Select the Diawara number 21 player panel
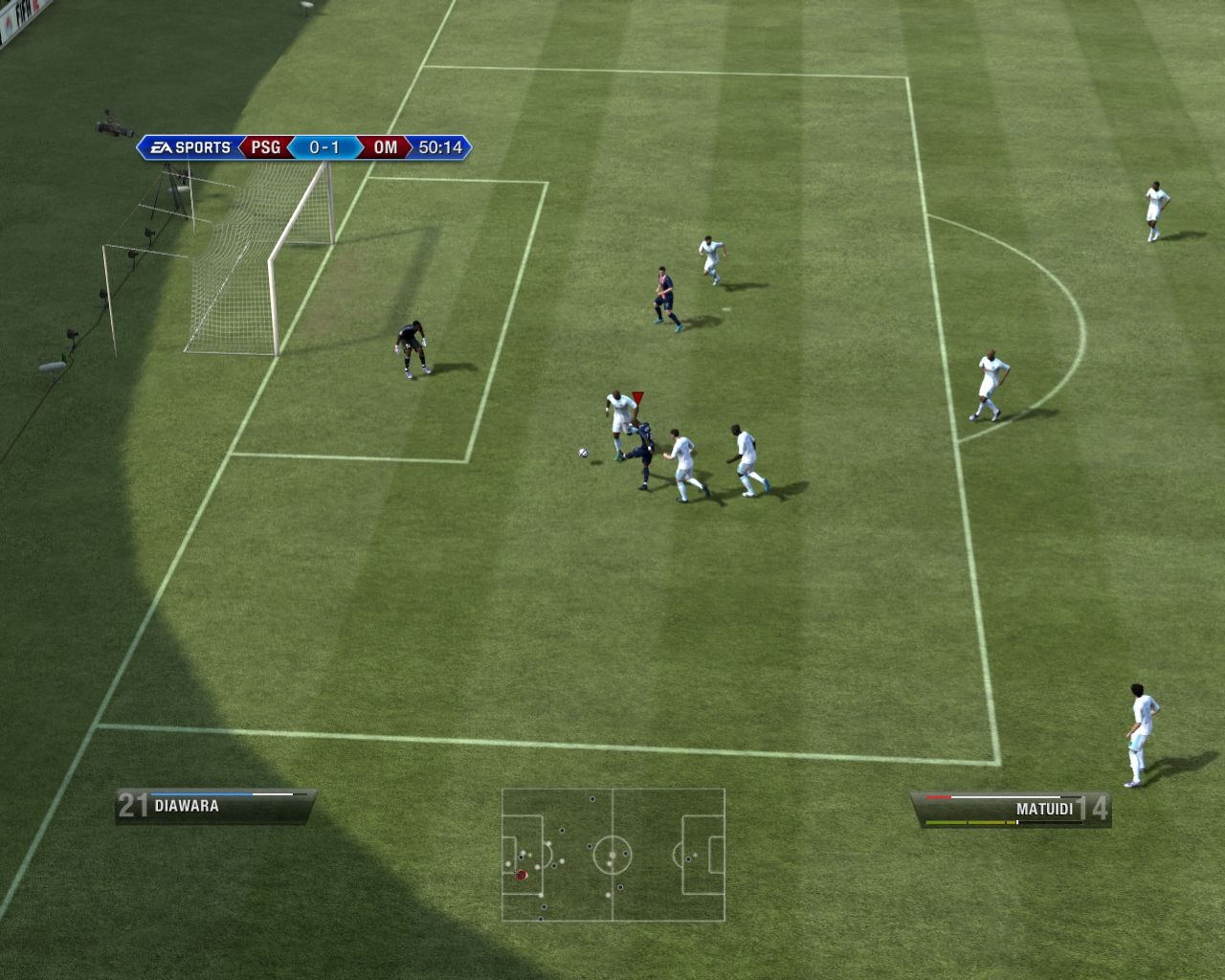The image size is (1225, 980). 215,806
